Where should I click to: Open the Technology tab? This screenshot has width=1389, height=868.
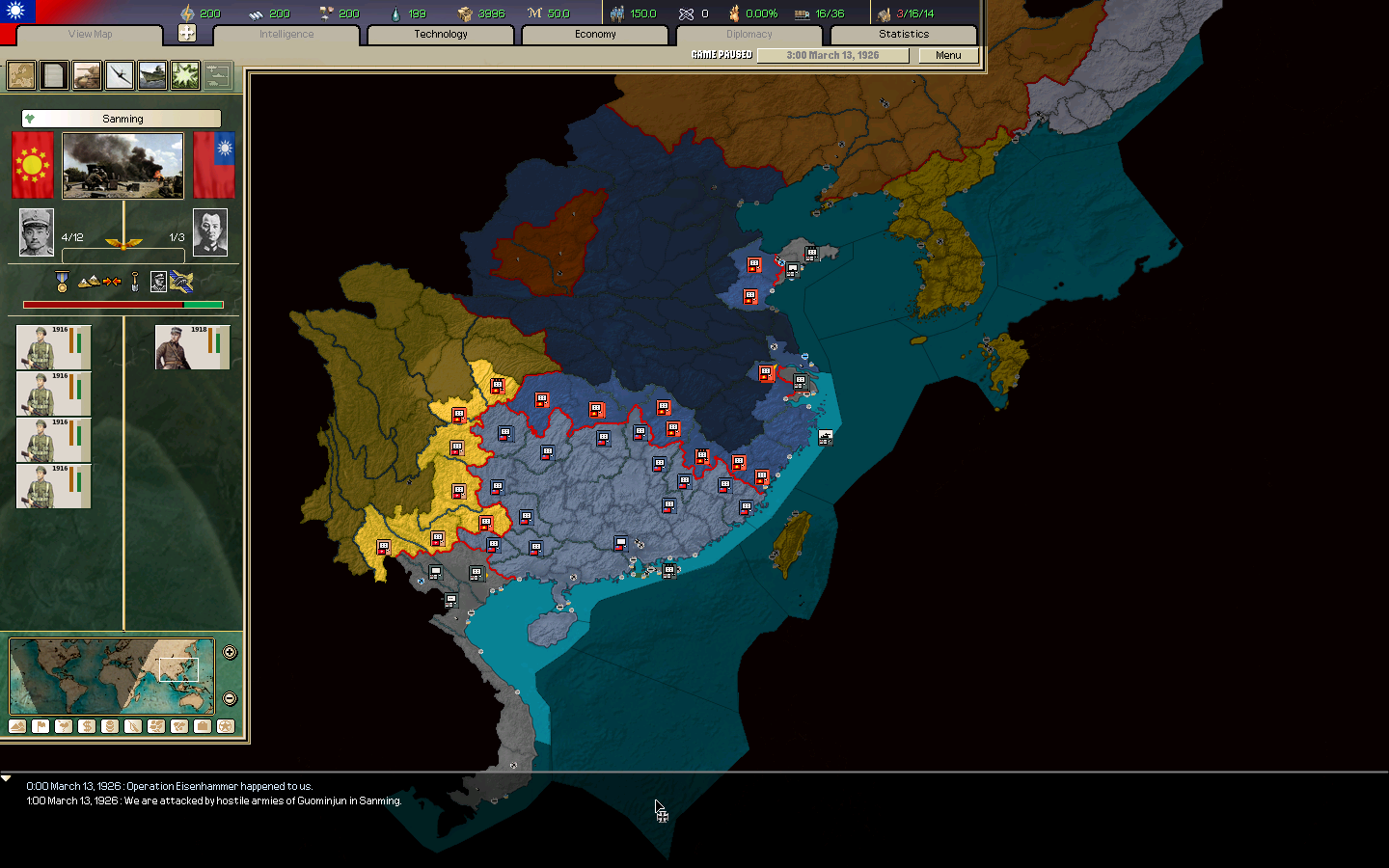[x=439, y=34]
